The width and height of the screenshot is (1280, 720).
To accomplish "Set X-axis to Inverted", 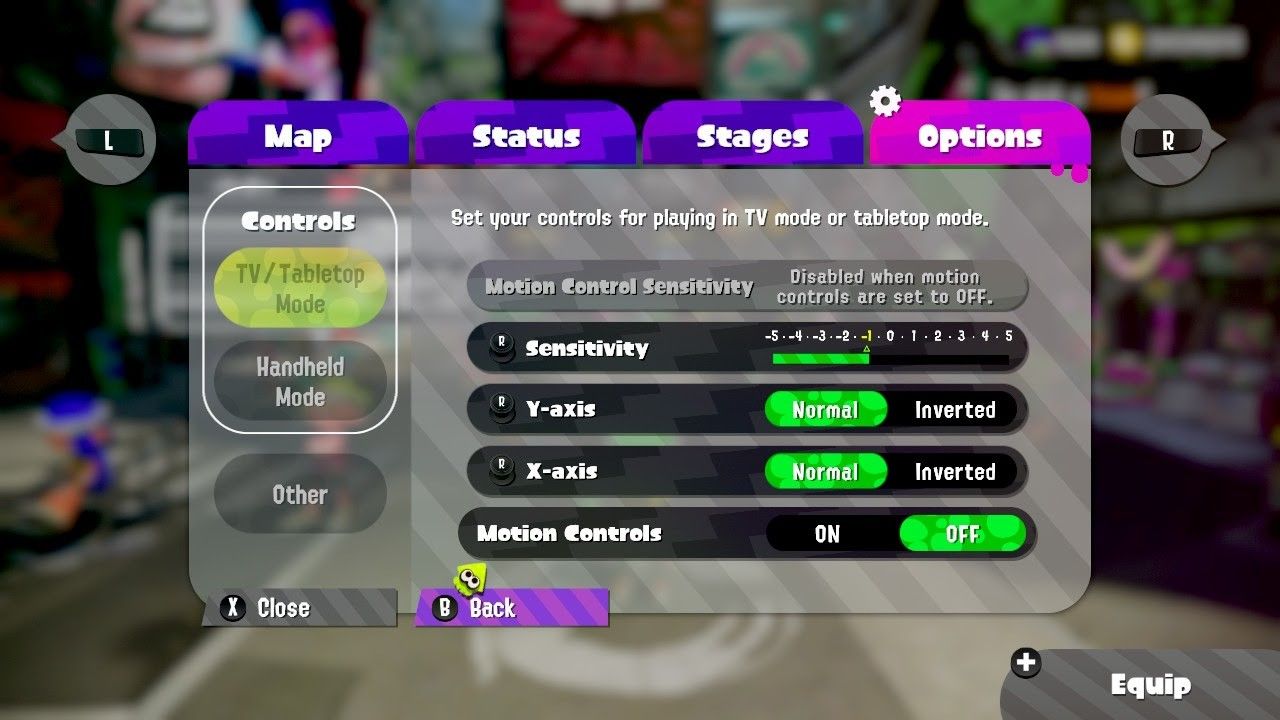I will click(955, 472).
